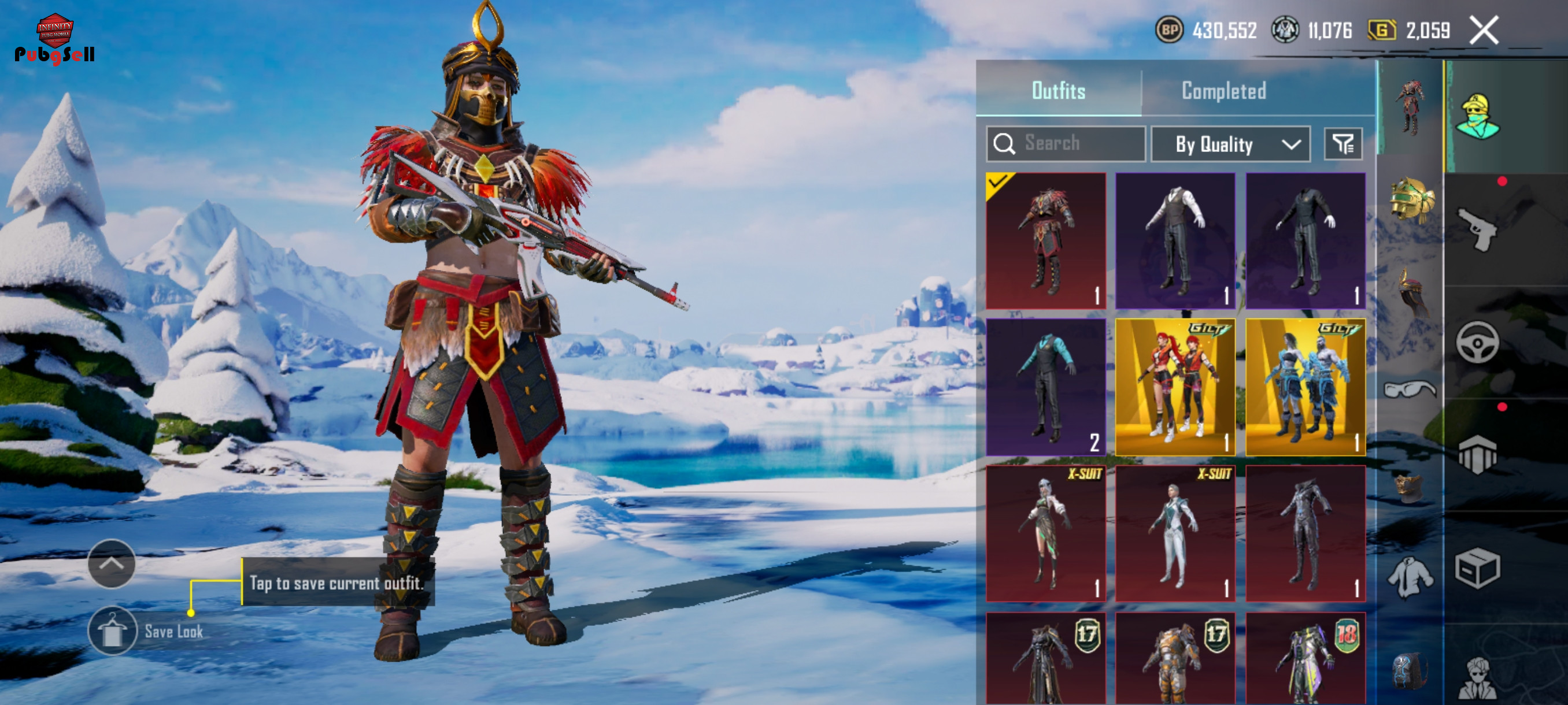Image resolution: width=1568 pixels, height=705 pixels.
Task: Open the pistol weapon skins category
Action: pyautogui.click(x=1478, y=228)
